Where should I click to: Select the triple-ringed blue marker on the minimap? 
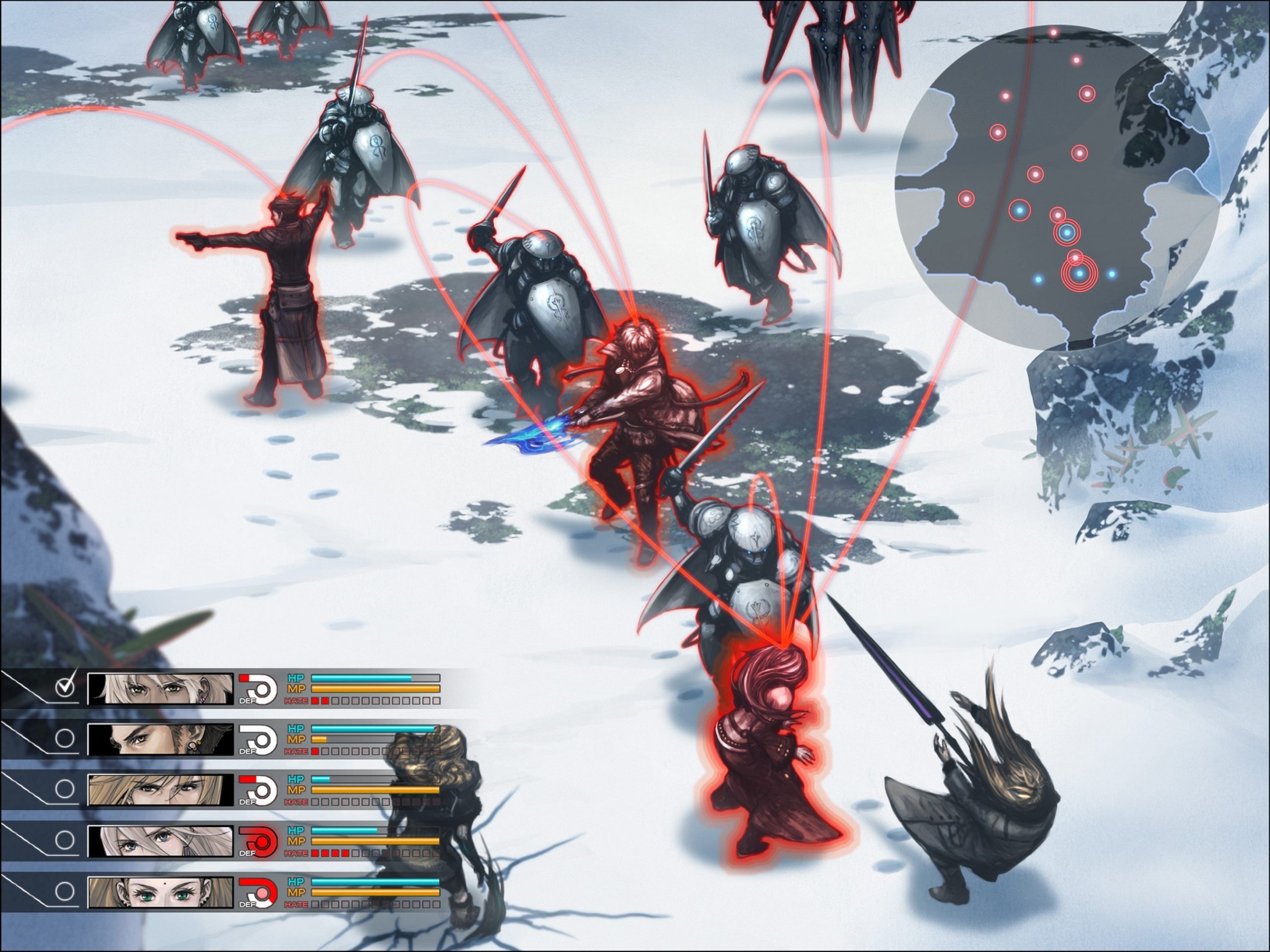pos(1080,274)
